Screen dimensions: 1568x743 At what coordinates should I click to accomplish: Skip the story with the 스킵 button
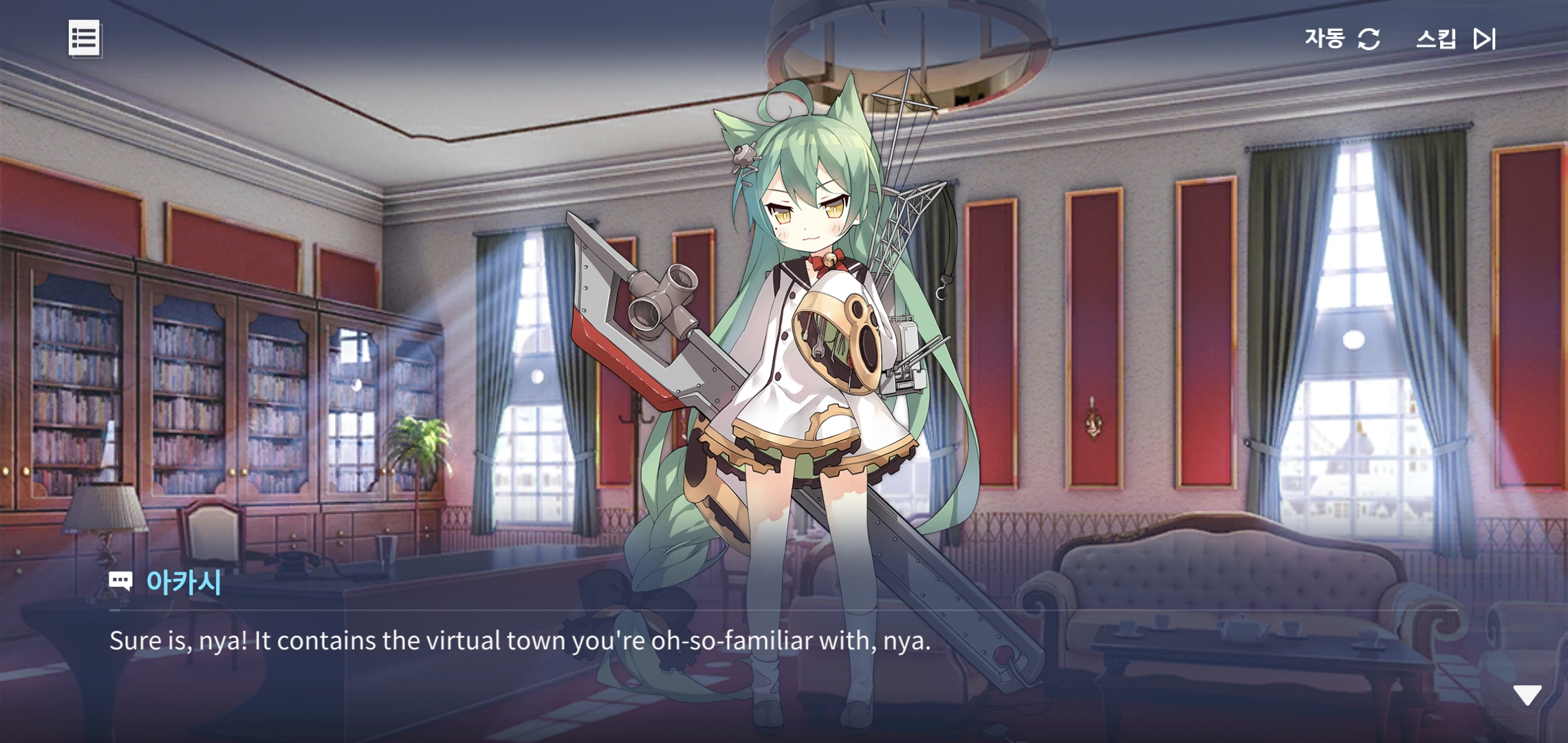(1455, 39)
